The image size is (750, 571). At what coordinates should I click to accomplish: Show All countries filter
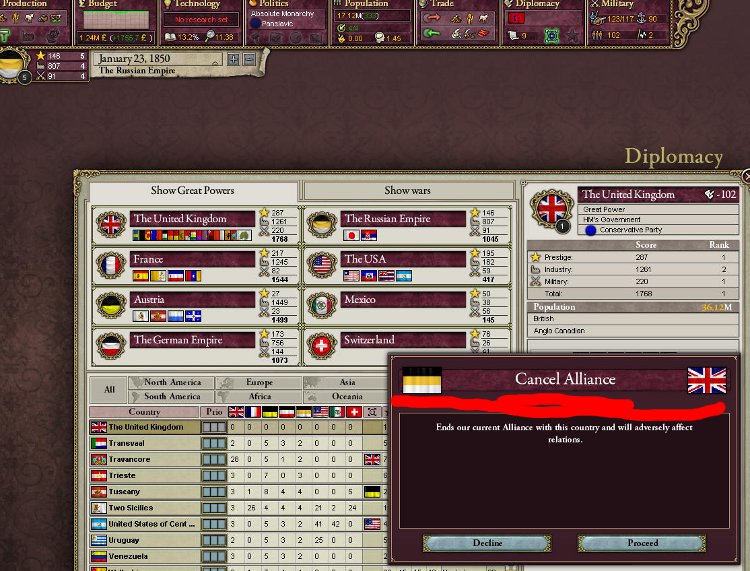pyautogui.click(x=109, y=389)
